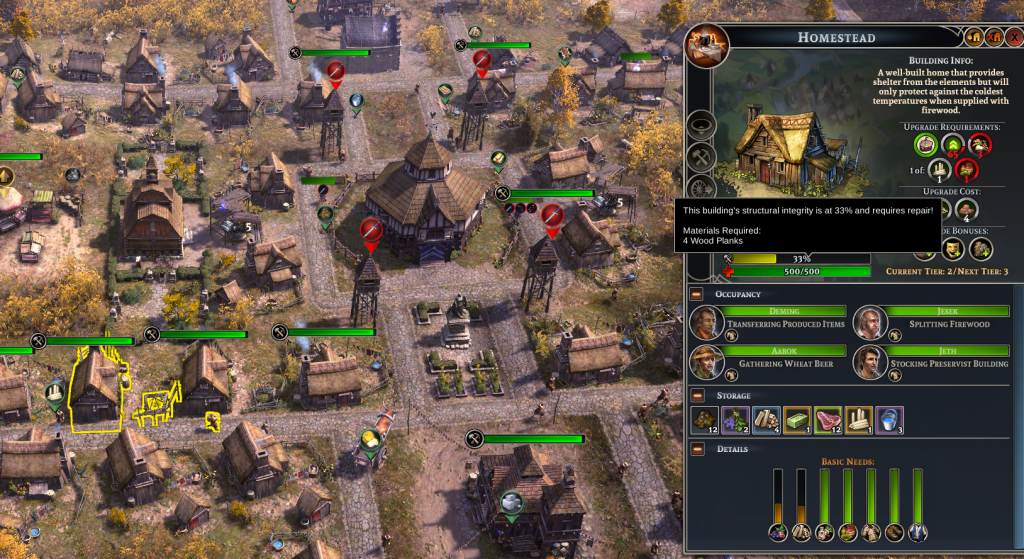The height and width of the screenshot is (559, 1024).
Task: Select villager Jeth's portrait
Action: (870, 362)
